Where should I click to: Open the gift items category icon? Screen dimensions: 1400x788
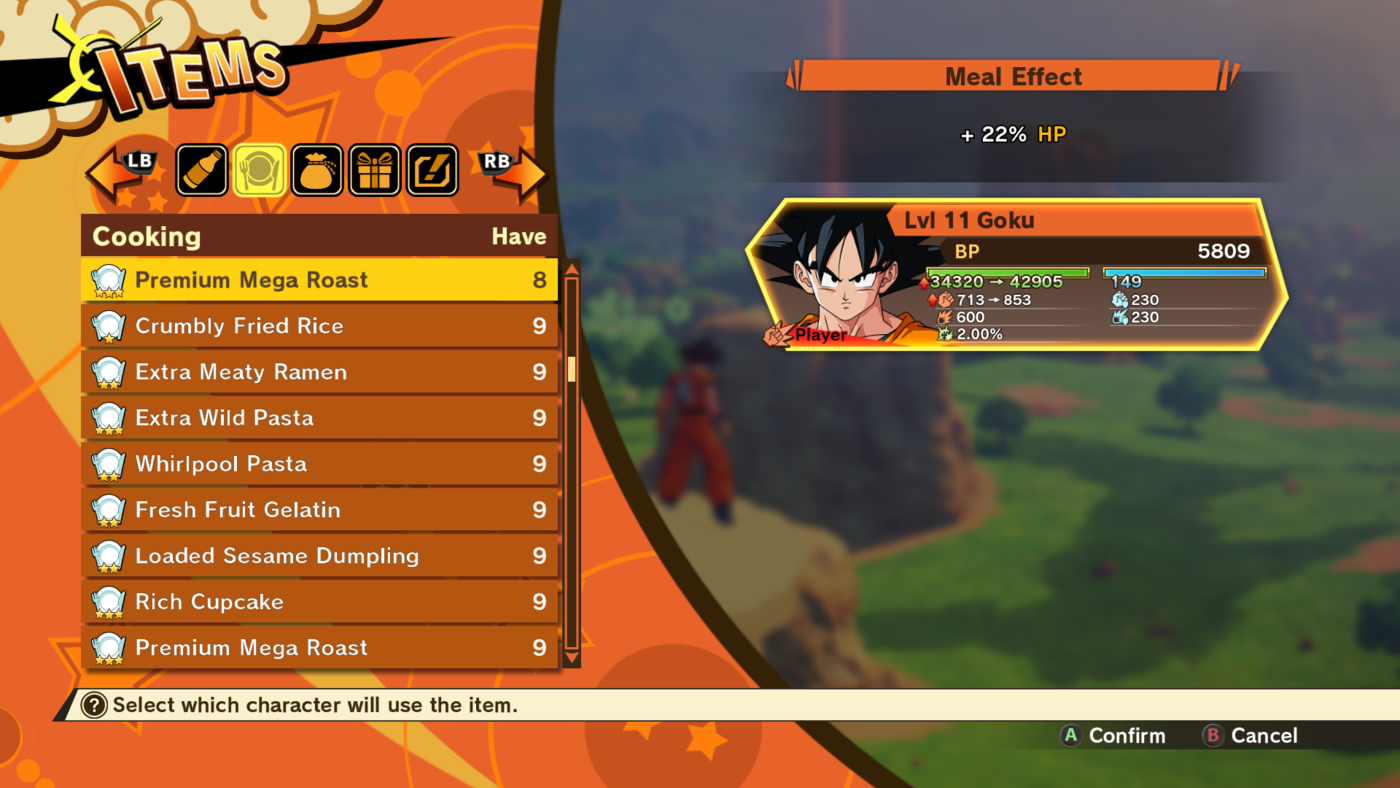pos(373,169)
